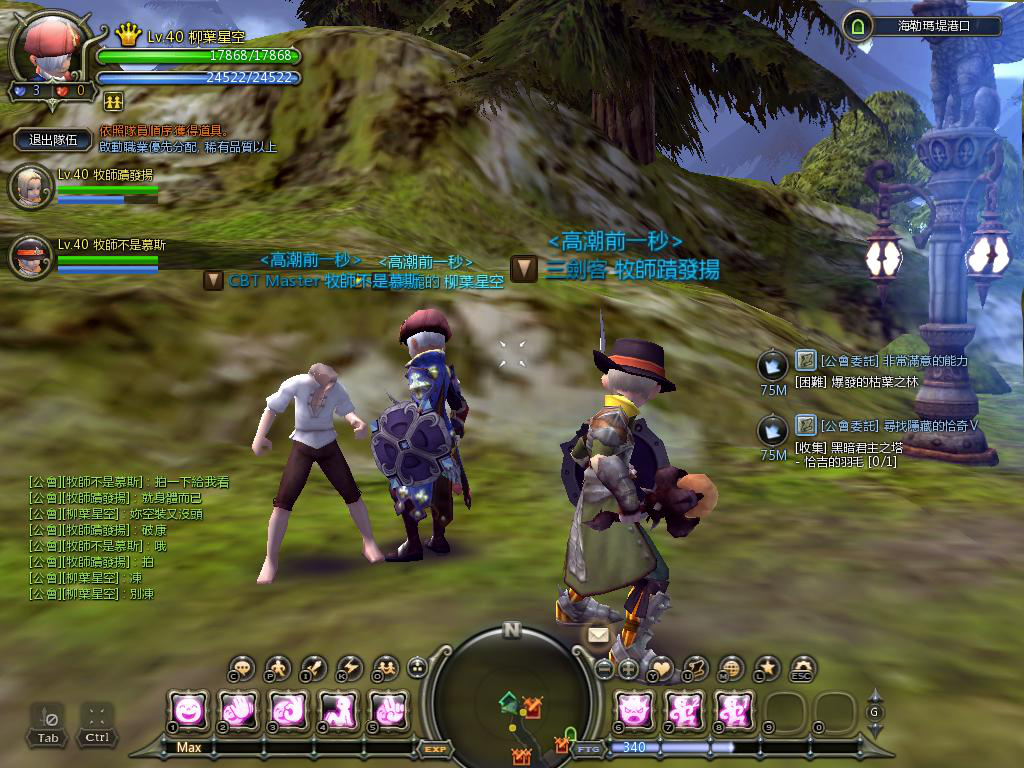Screen dimensions: 1024x768
Task: Click the yellow party status icon
Action: pos(113,101)
